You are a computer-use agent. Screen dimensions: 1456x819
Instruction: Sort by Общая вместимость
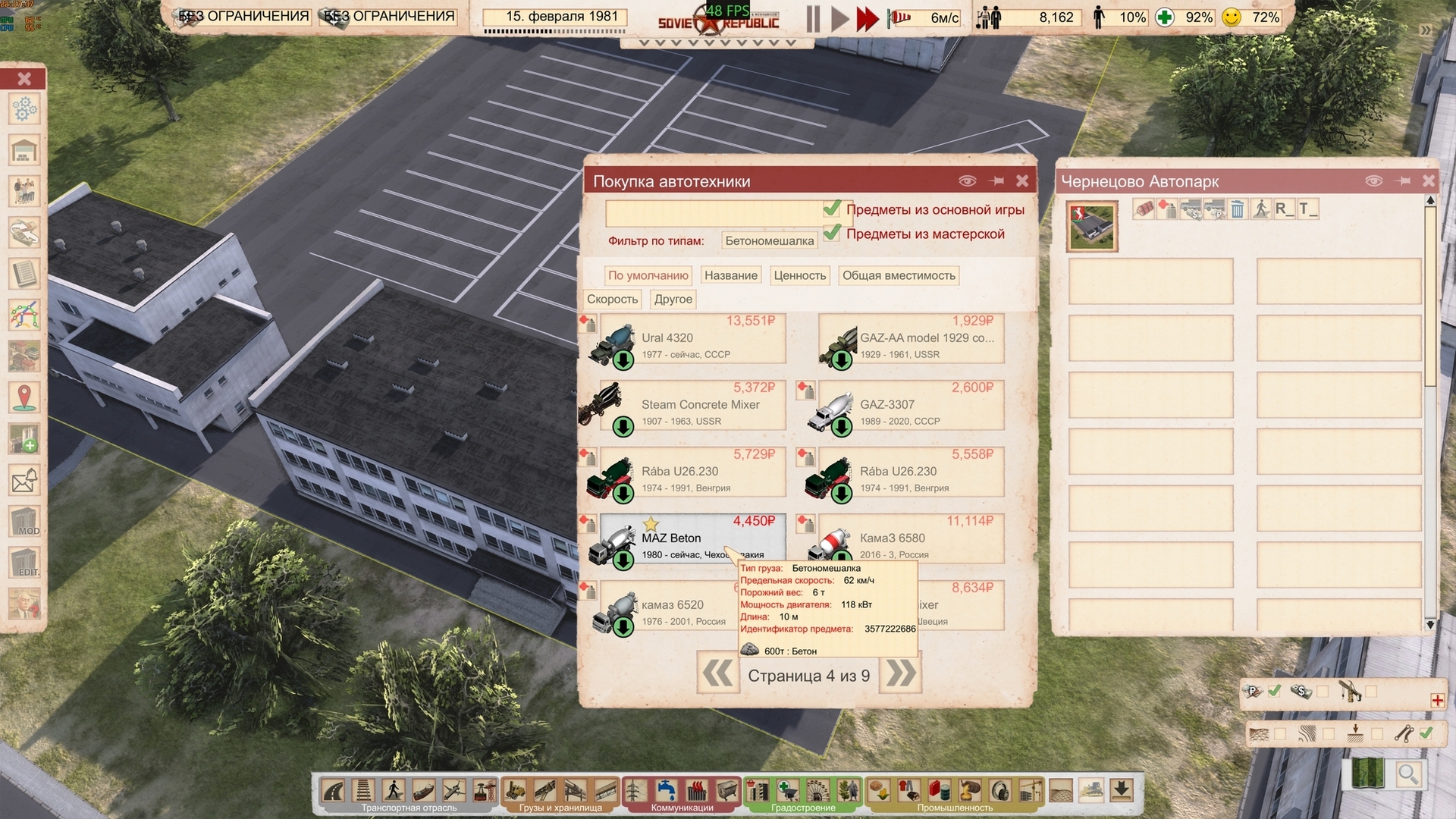pyautogui.click(x=899, y=276)
